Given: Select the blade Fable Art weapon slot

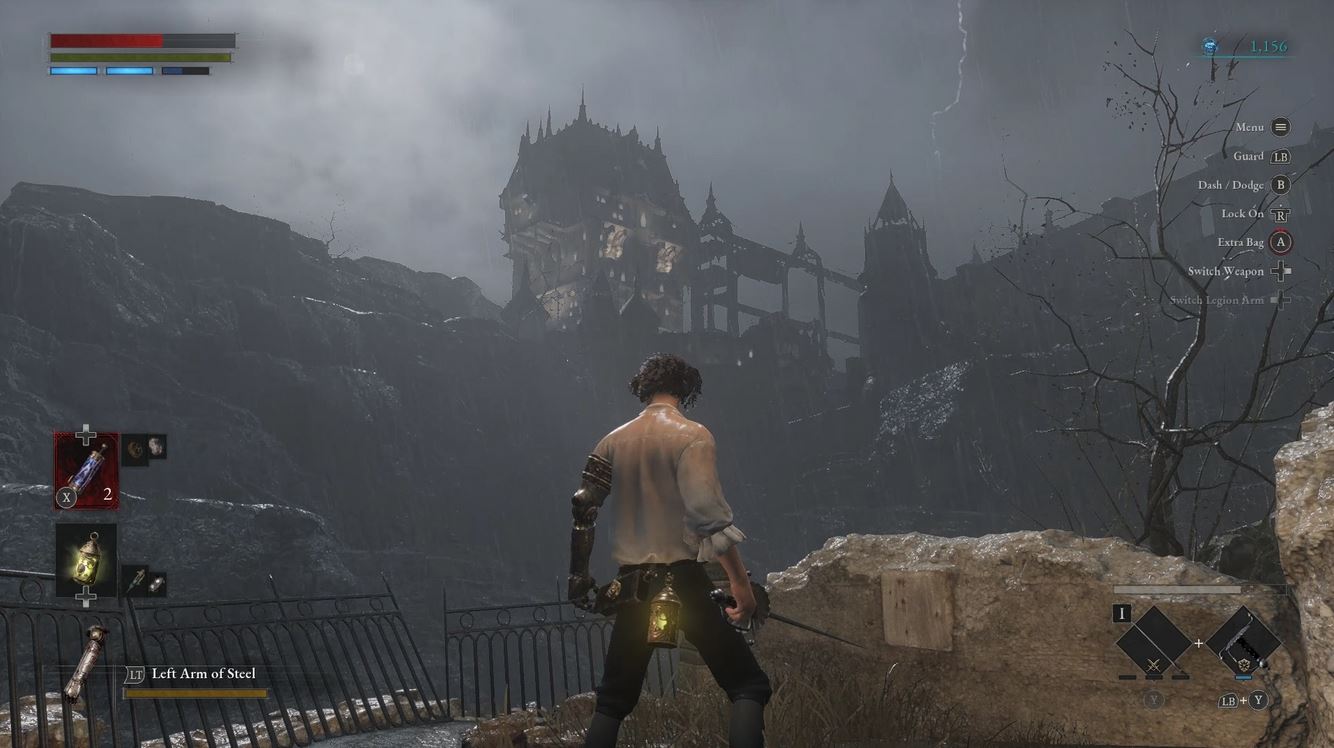Looking at the screenshot, I should [x=1242, y=643].
